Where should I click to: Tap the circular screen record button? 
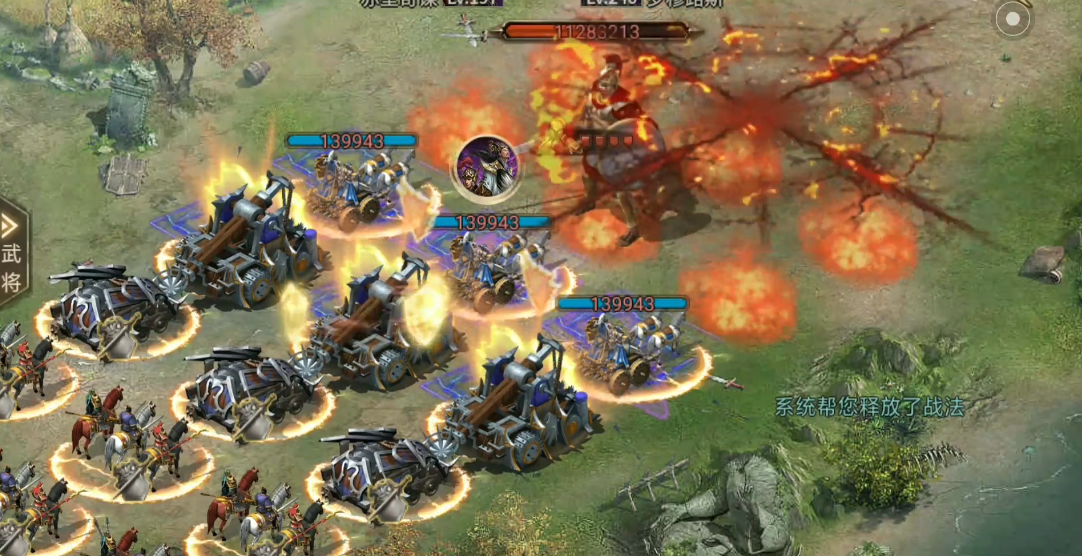click(1012, 19)
